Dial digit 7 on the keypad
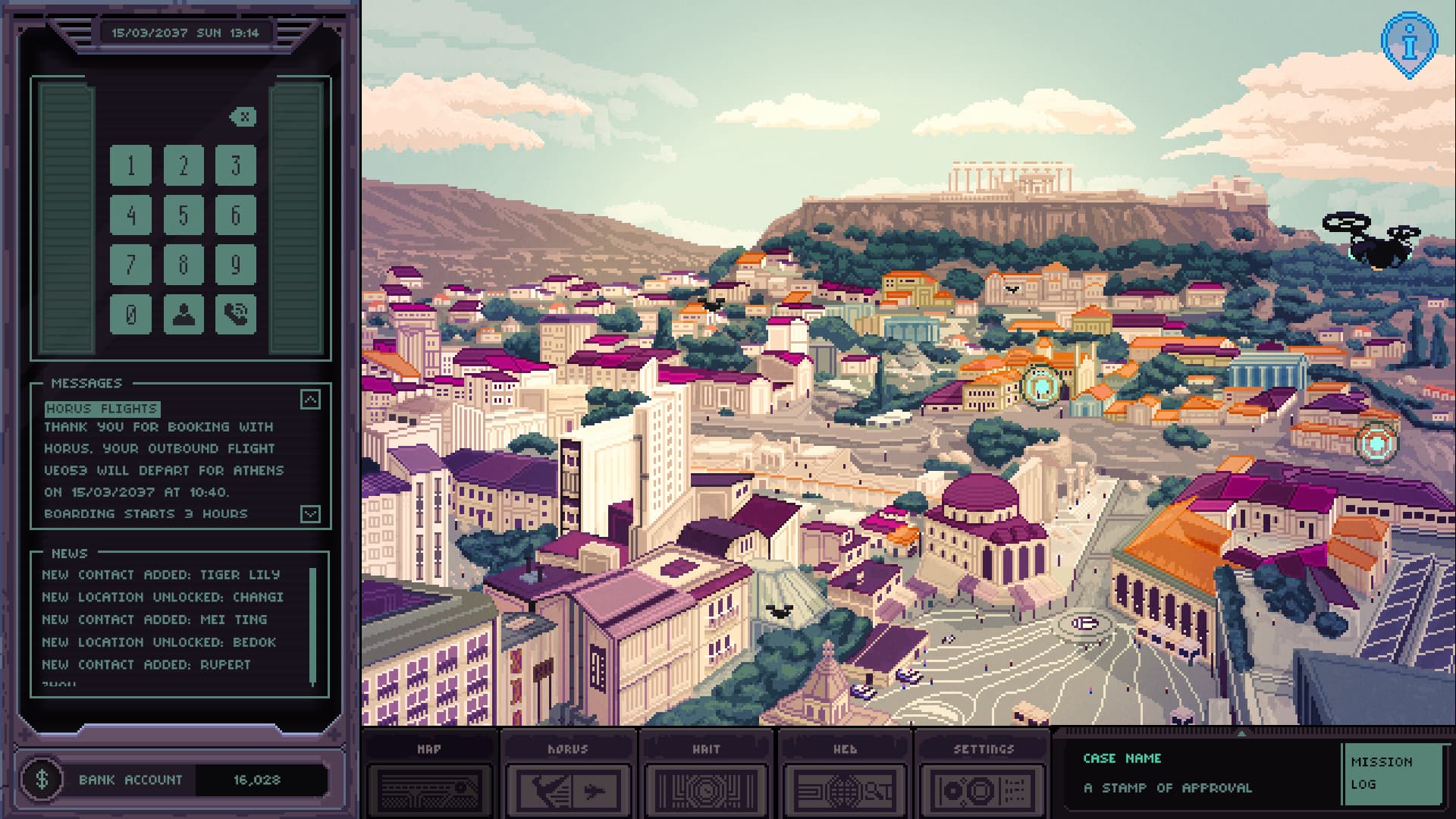 click(130, 265)
